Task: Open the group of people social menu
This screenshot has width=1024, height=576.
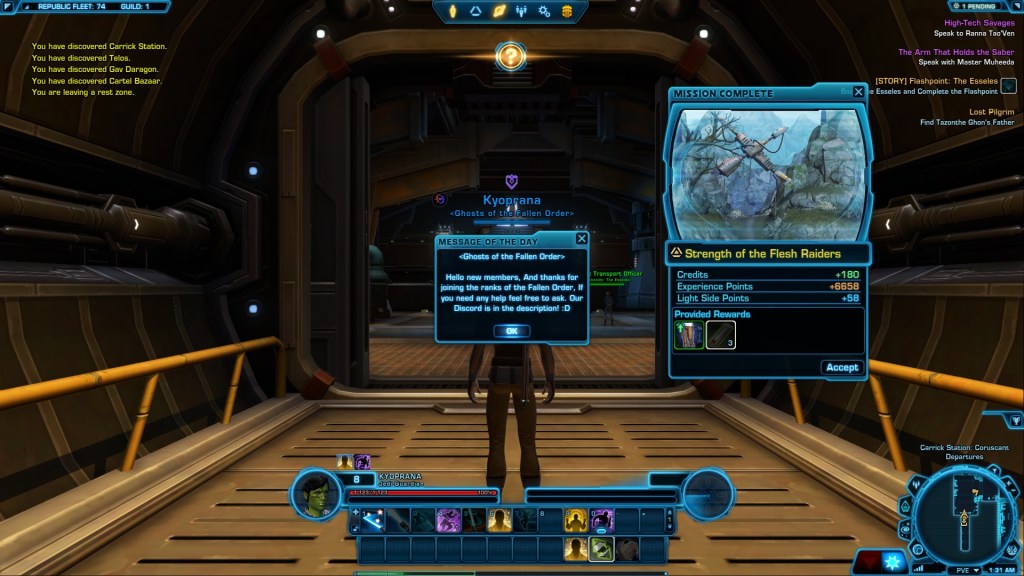Action: pos(520,11)
